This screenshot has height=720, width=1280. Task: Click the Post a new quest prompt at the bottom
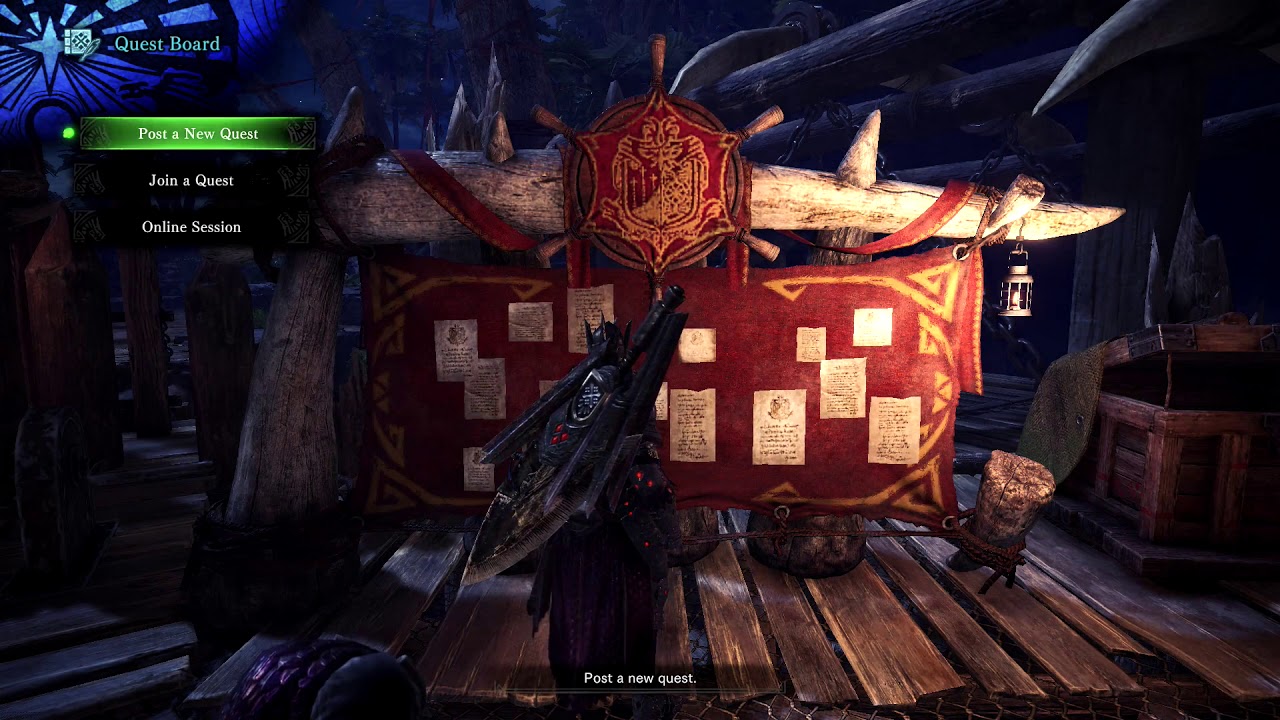pyautogui.click(x=639, y=678)
